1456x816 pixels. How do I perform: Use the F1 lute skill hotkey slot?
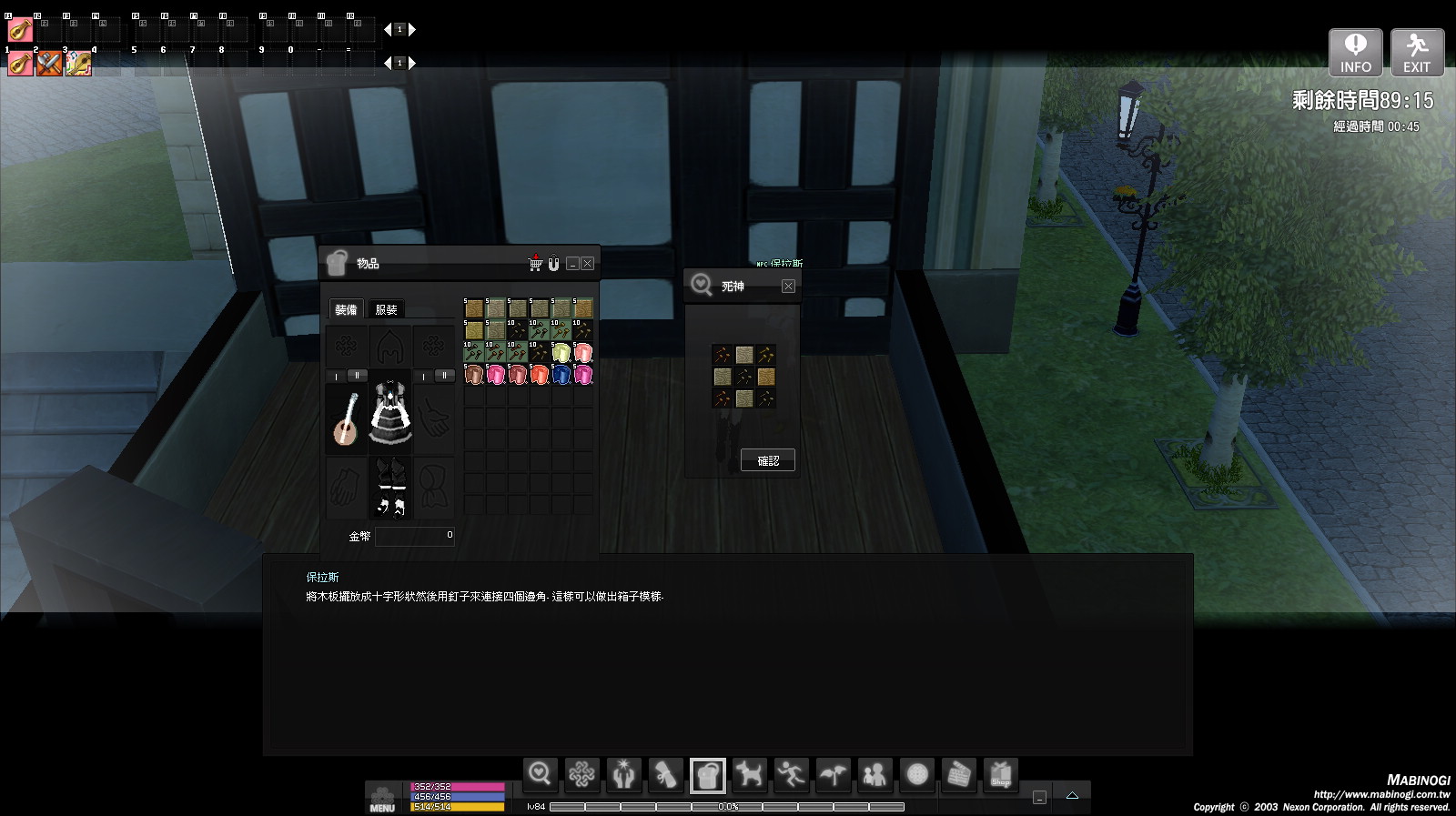click(x=20, y=30)
